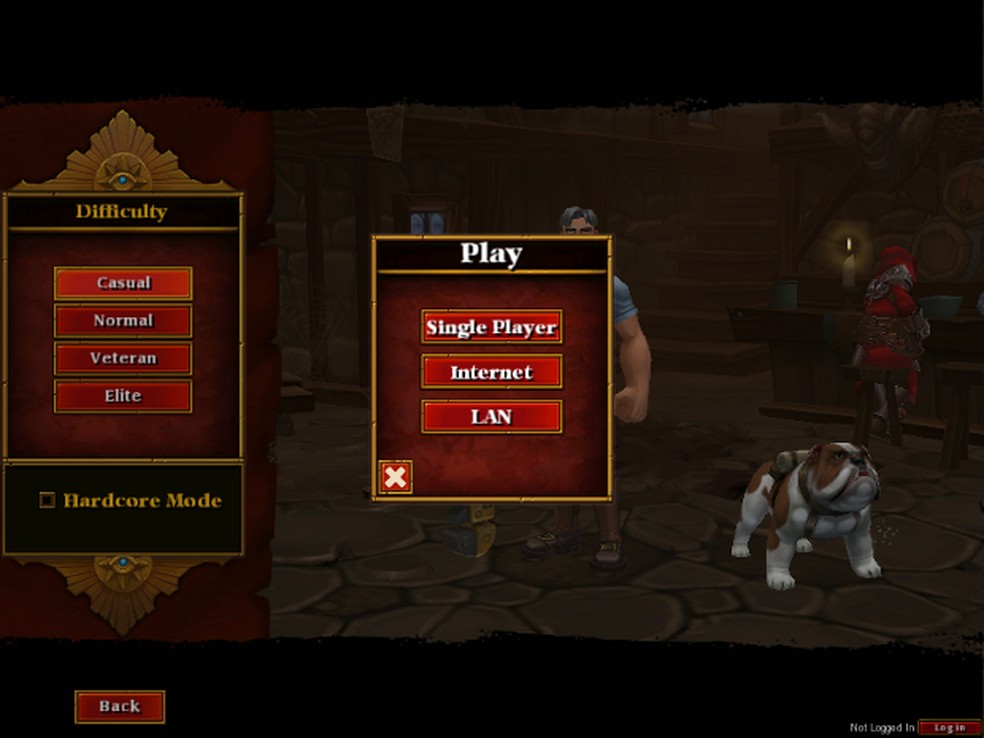Go Back to the previous screen
Image resolution: width=984 pixels, height=738 pixels.
[119, 706]
